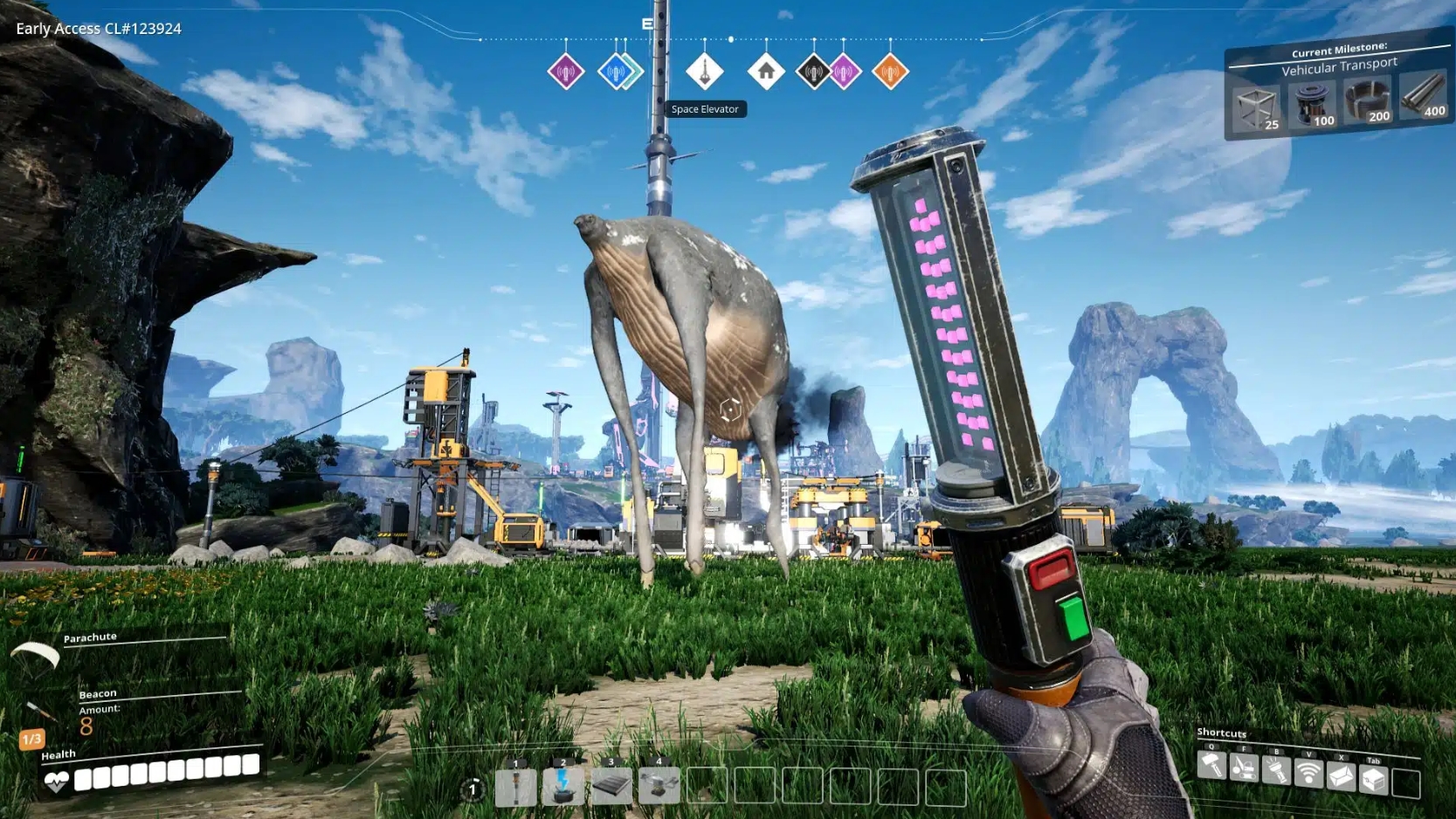Select the Space Elevator compass marker

[x=706, y=72]
